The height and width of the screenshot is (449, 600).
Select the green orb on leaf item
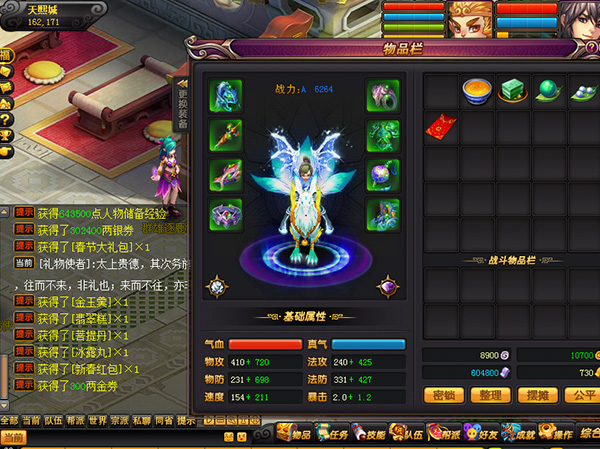[547, 91]
